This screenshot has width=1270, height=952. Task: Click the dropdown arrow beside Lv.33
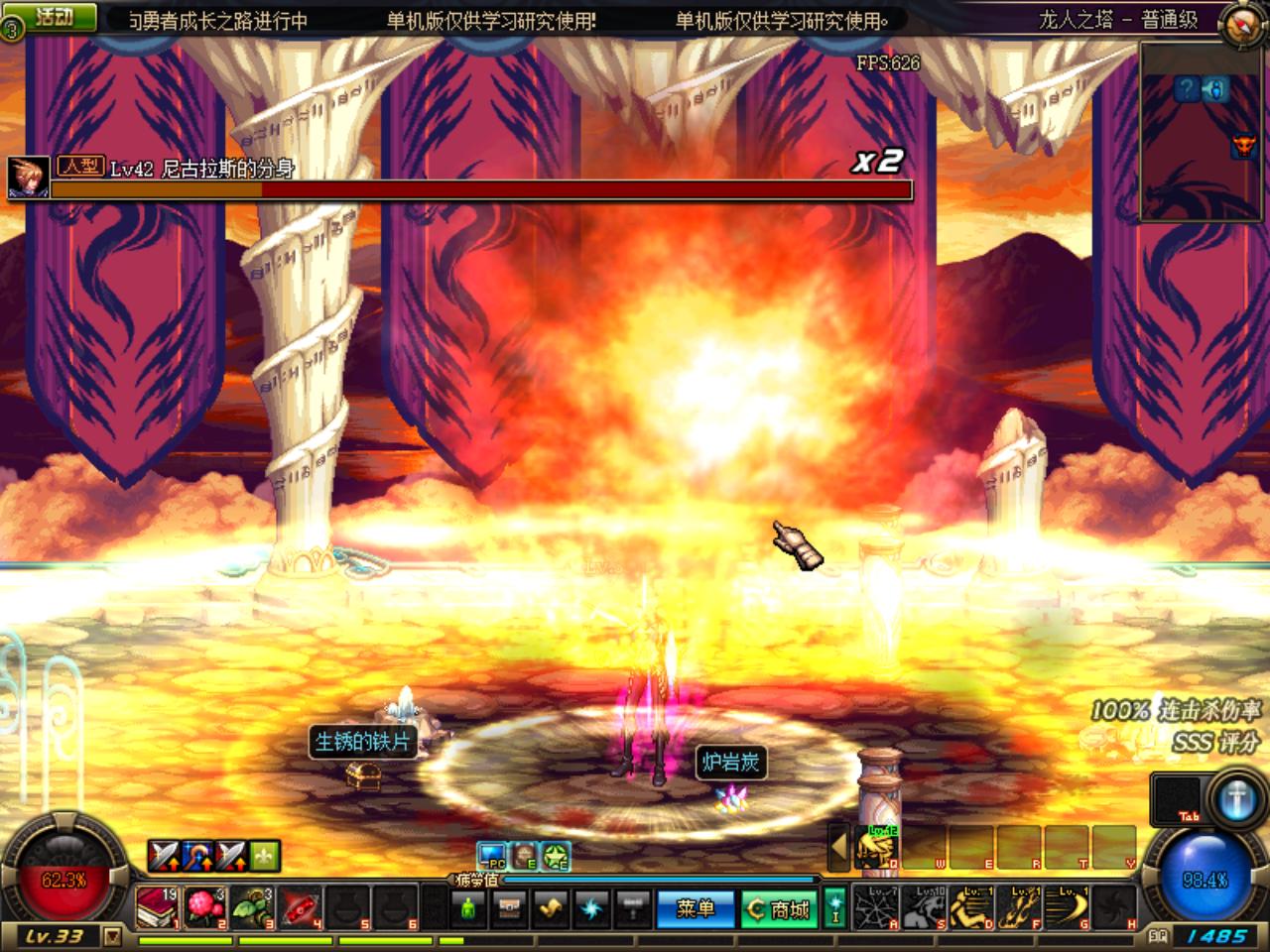coord(112,935)
